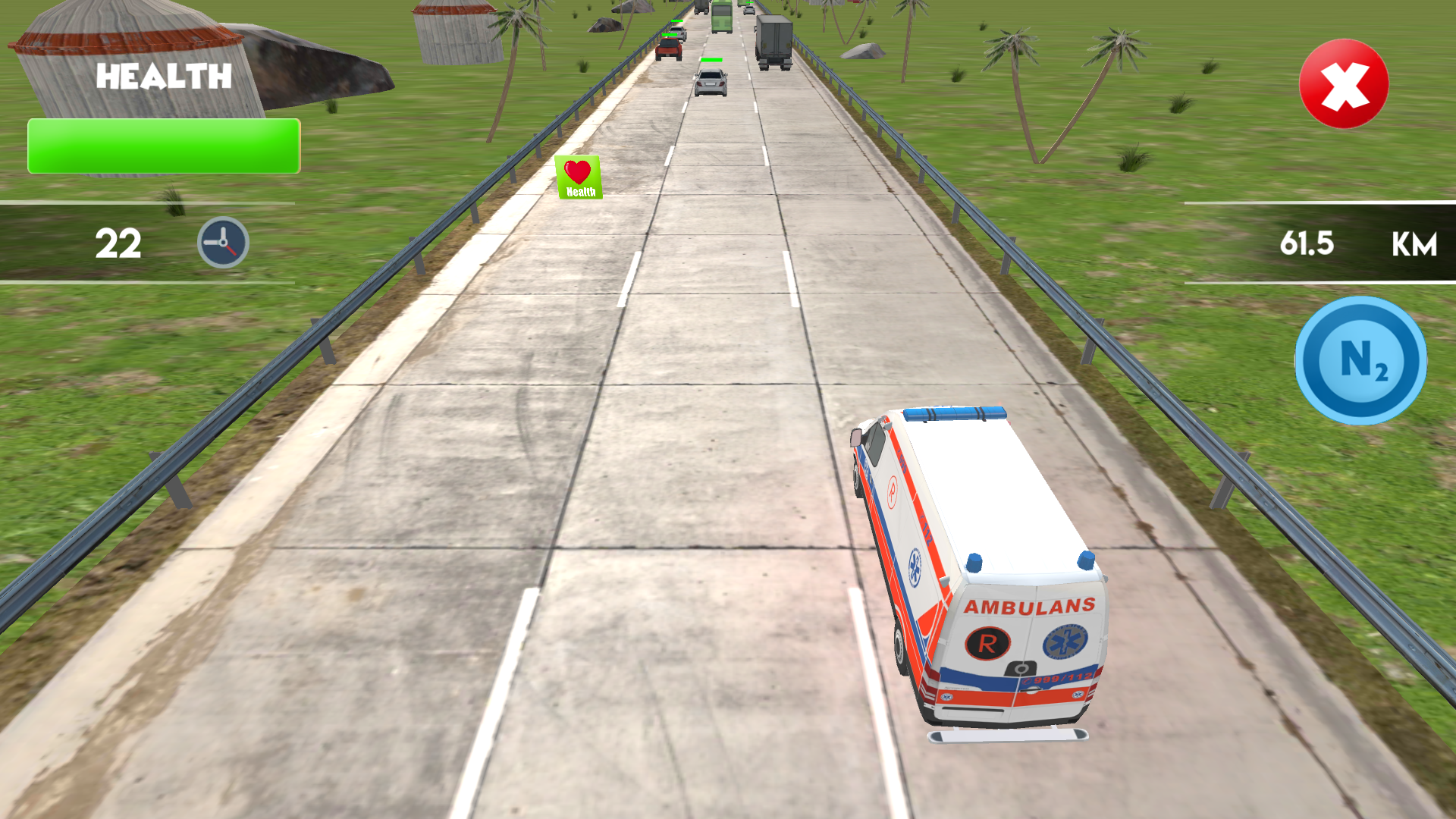Activate the N2 nitro boost button

[x=1361, y=362]
